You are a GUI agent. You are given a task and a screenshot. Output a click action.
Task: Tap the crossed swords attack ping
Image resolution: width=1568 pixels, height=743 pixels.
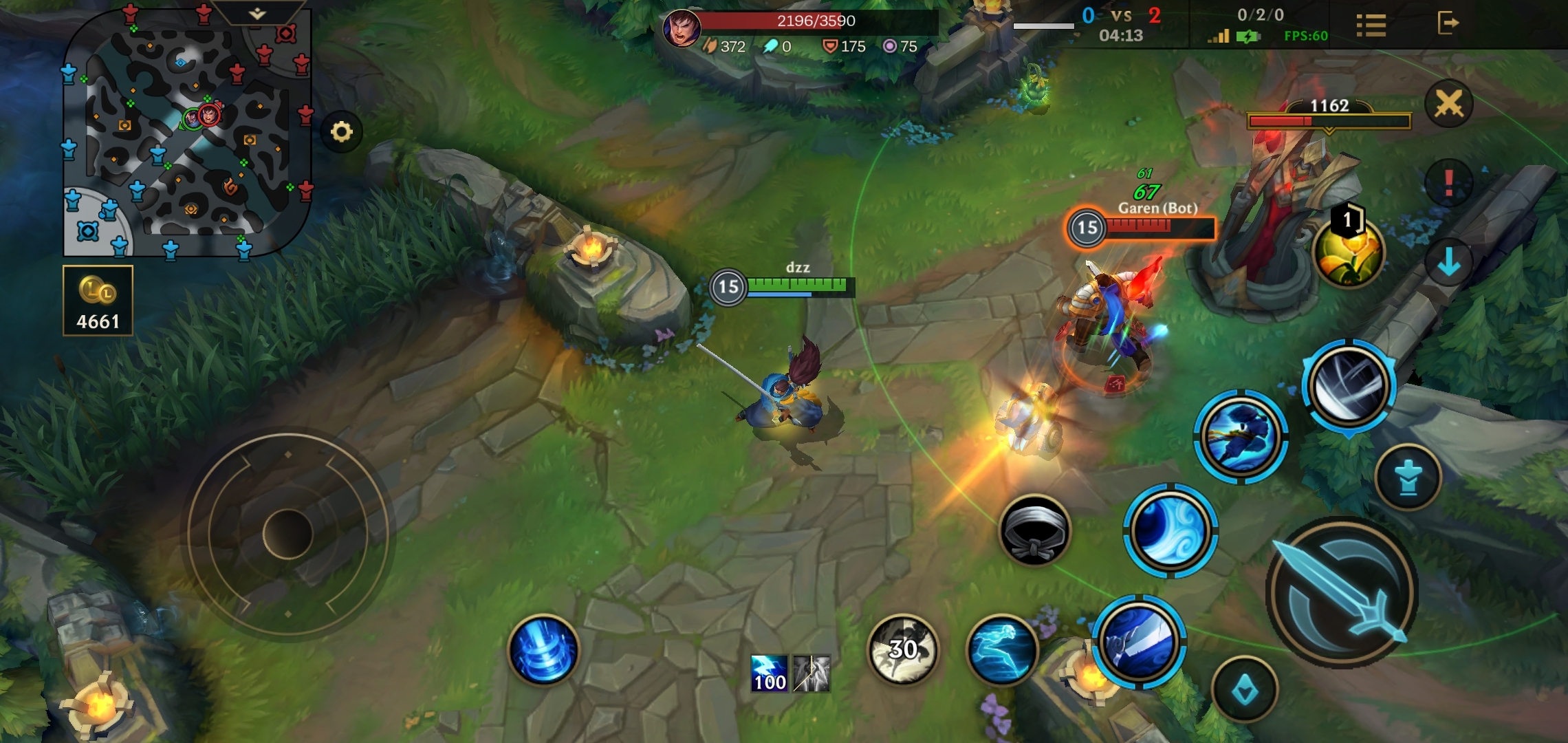(x=1448, y=105)
